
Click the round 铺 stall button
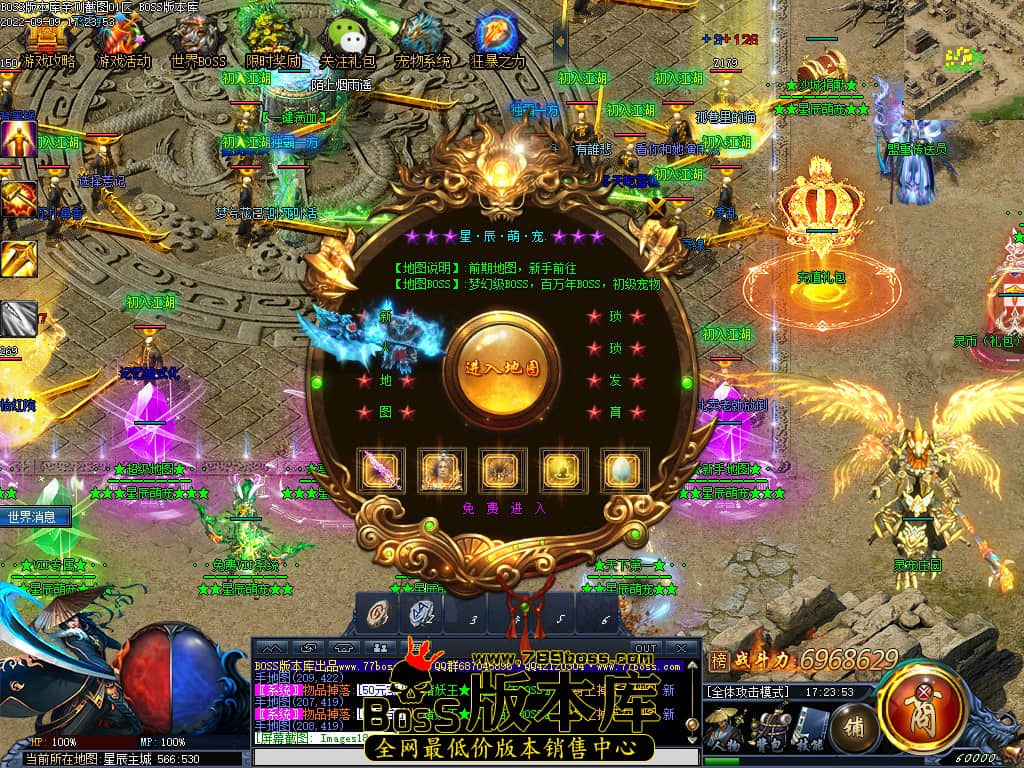click(855, 722)
